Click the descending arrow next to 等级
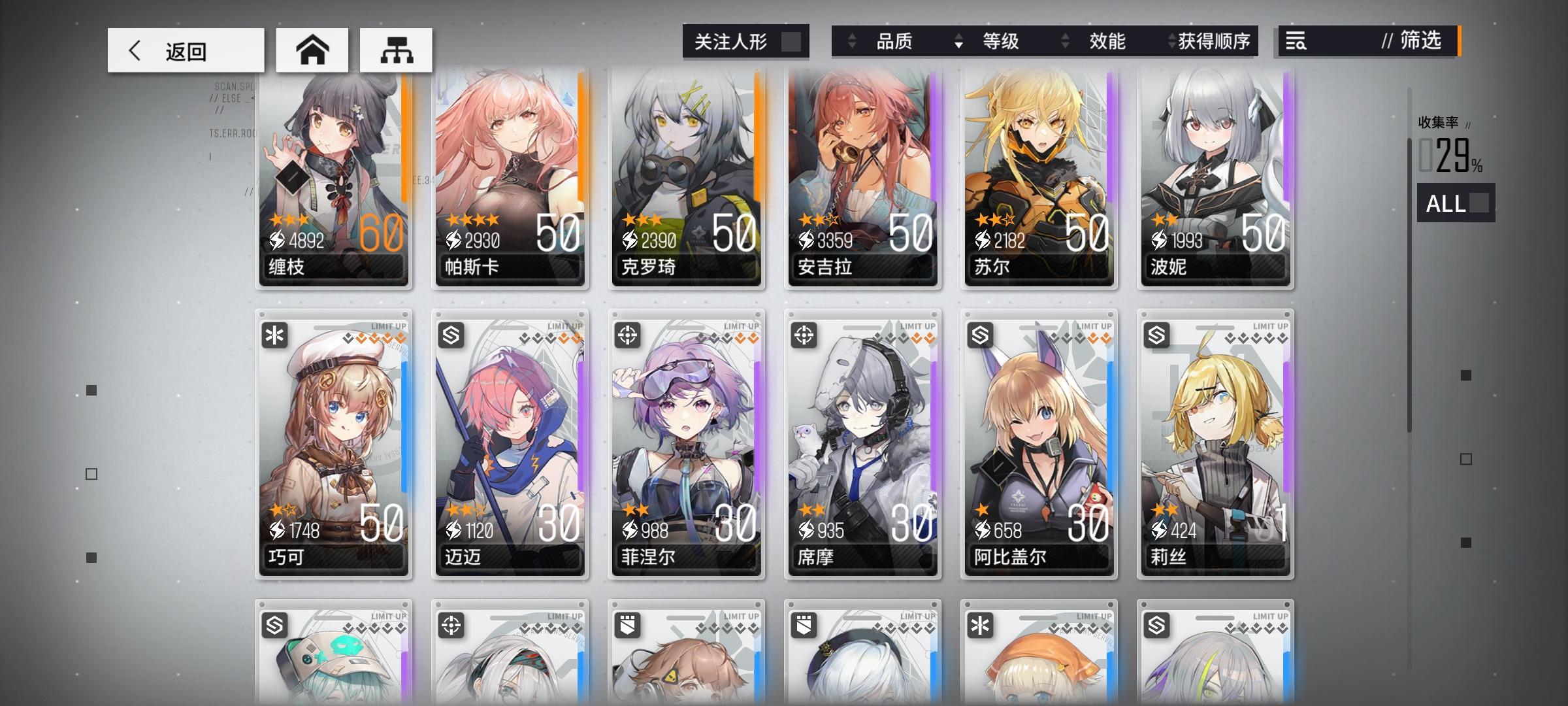This screenshot has height=706, width=1568. pos(957,41)
